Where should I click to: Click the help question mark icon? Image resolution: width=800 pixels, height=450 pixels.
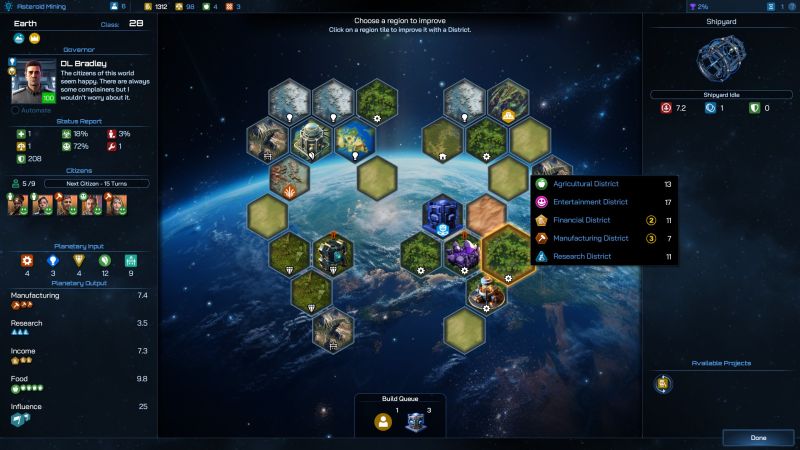pyautogui.click(x=792, y=6)
